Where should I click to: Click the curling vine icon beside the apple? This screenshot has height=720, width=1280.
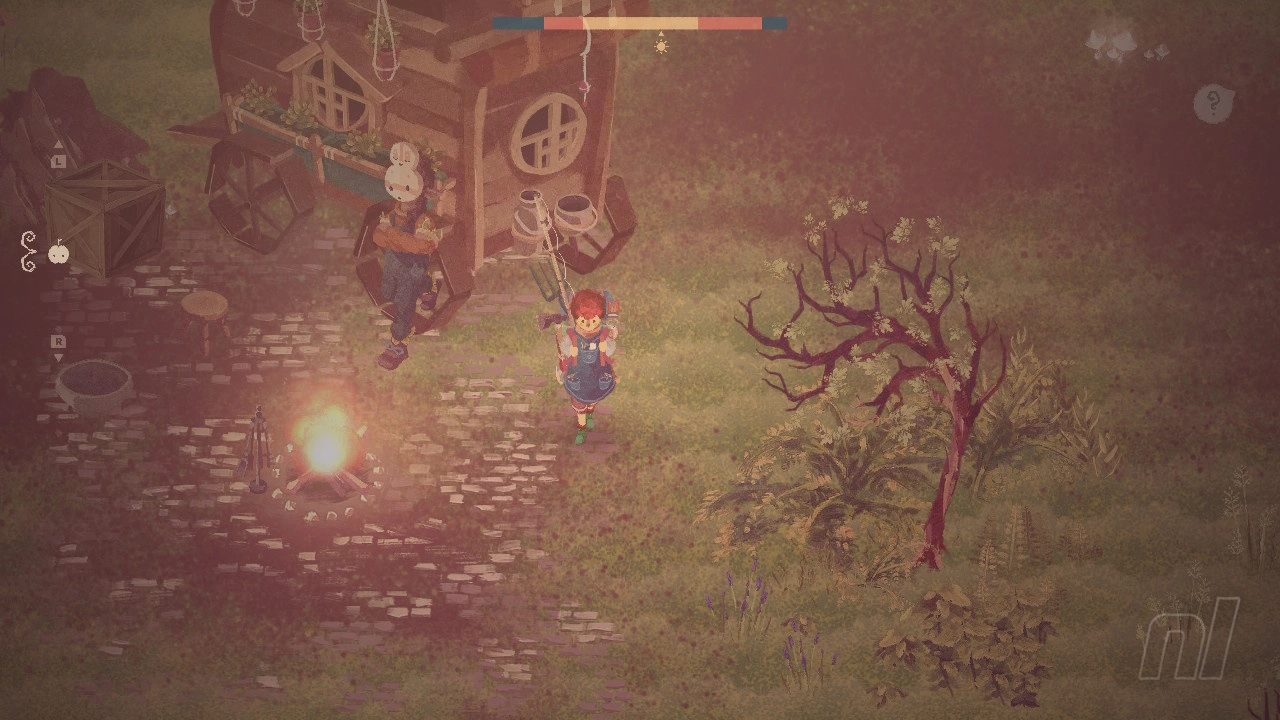coord(28,250)
